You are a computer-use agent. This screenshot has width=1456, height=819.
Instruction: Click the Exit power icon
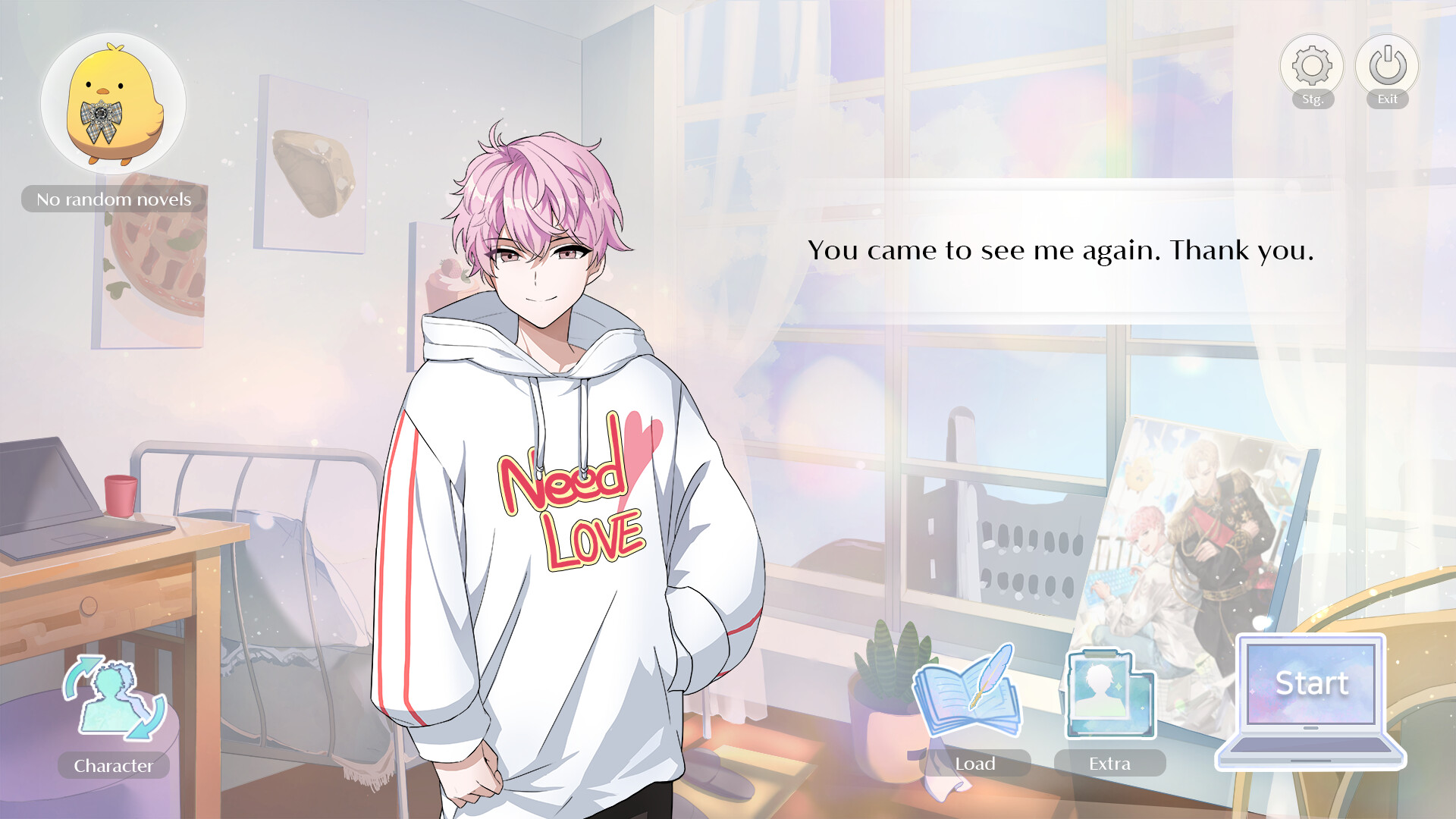point(1387,66)
